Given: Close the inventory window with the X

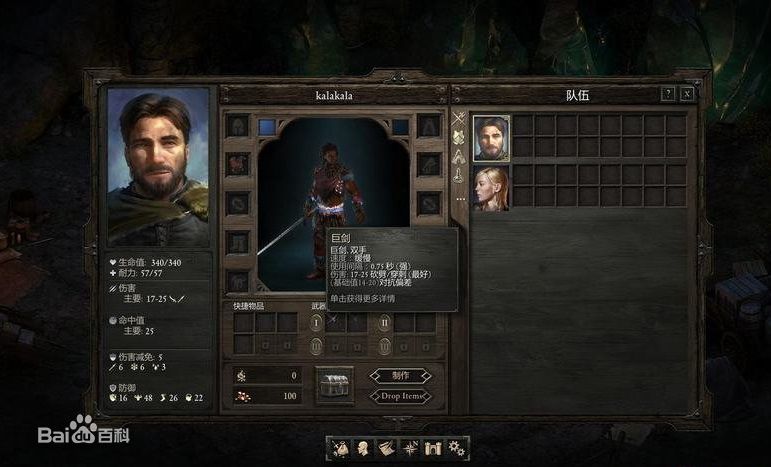Looking at the screenshot, I should tap(687, 94).
